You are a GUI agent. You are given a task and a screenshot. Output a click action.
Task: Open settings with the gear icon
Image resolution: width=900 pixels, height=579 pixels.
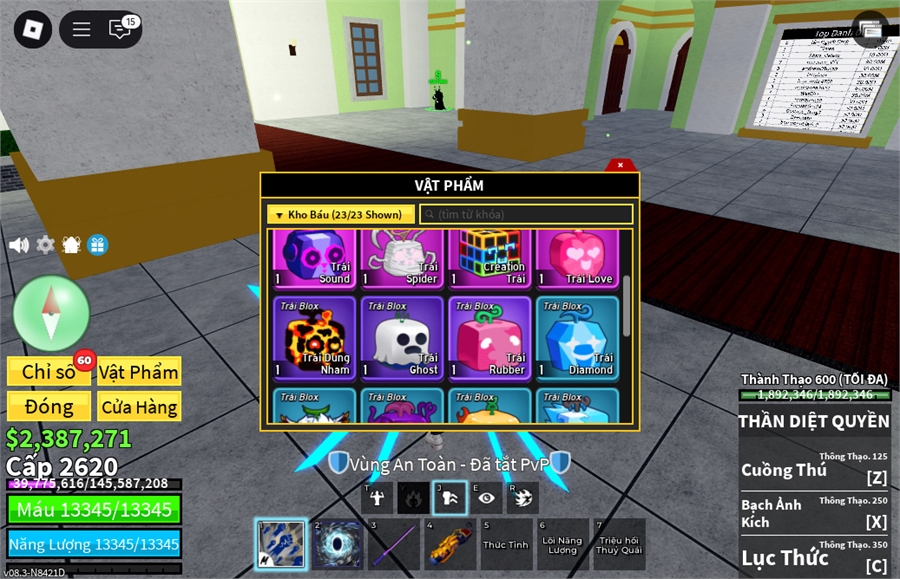45,245
